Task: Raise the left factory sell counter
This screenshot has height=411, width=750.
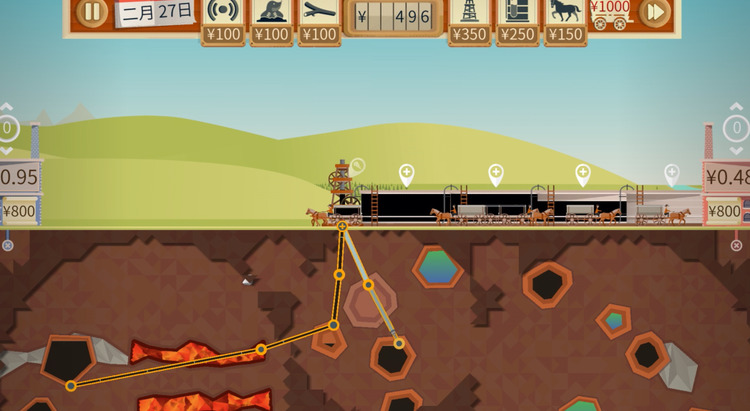Action: click(7, 107)
